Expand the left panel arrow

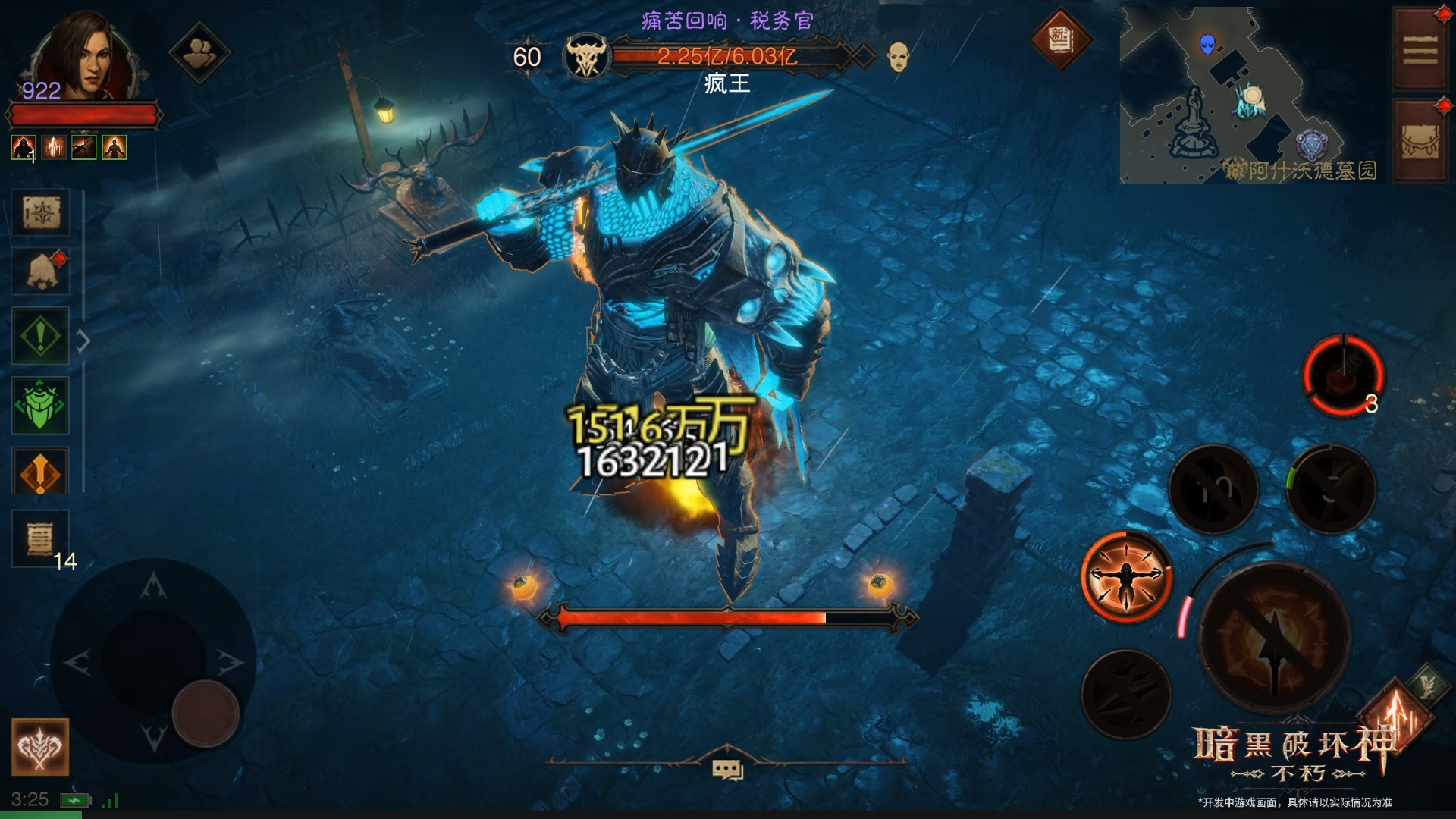(x=83, y=341)
